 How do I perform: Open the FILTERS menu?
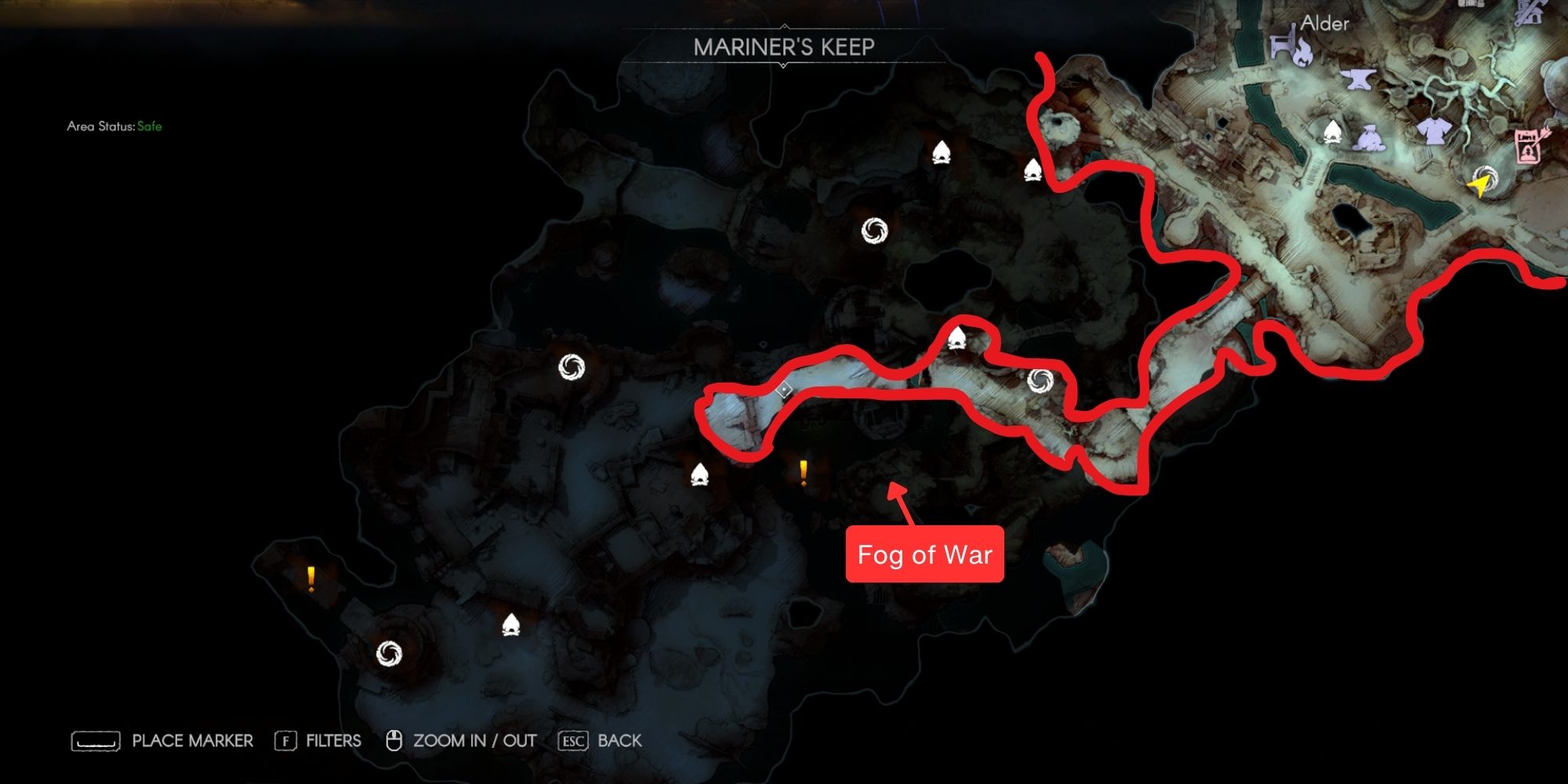coord(333,740)
